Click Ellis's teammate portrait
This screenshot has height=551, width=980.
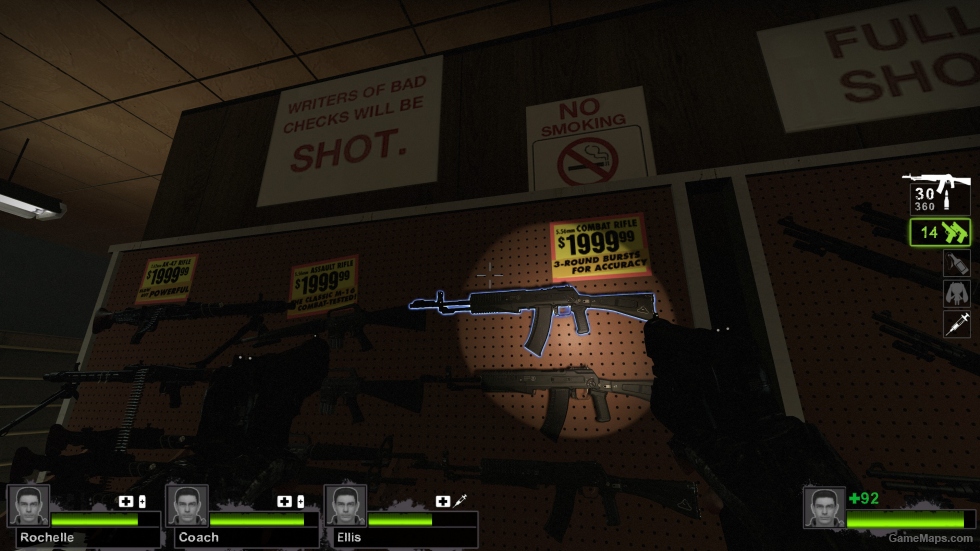tap(345, 506)
